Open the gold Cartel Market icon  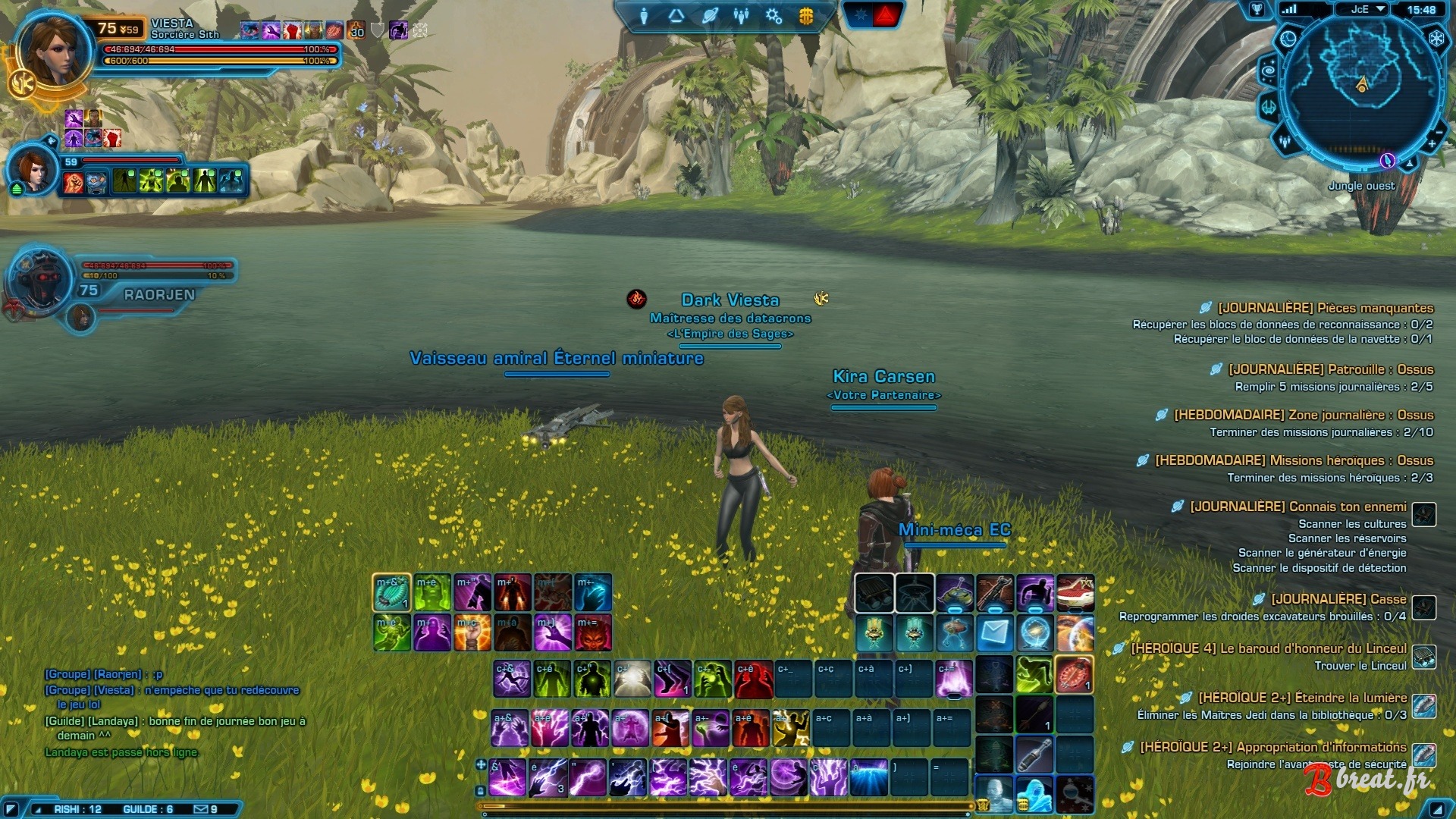[x=806, y=16]
